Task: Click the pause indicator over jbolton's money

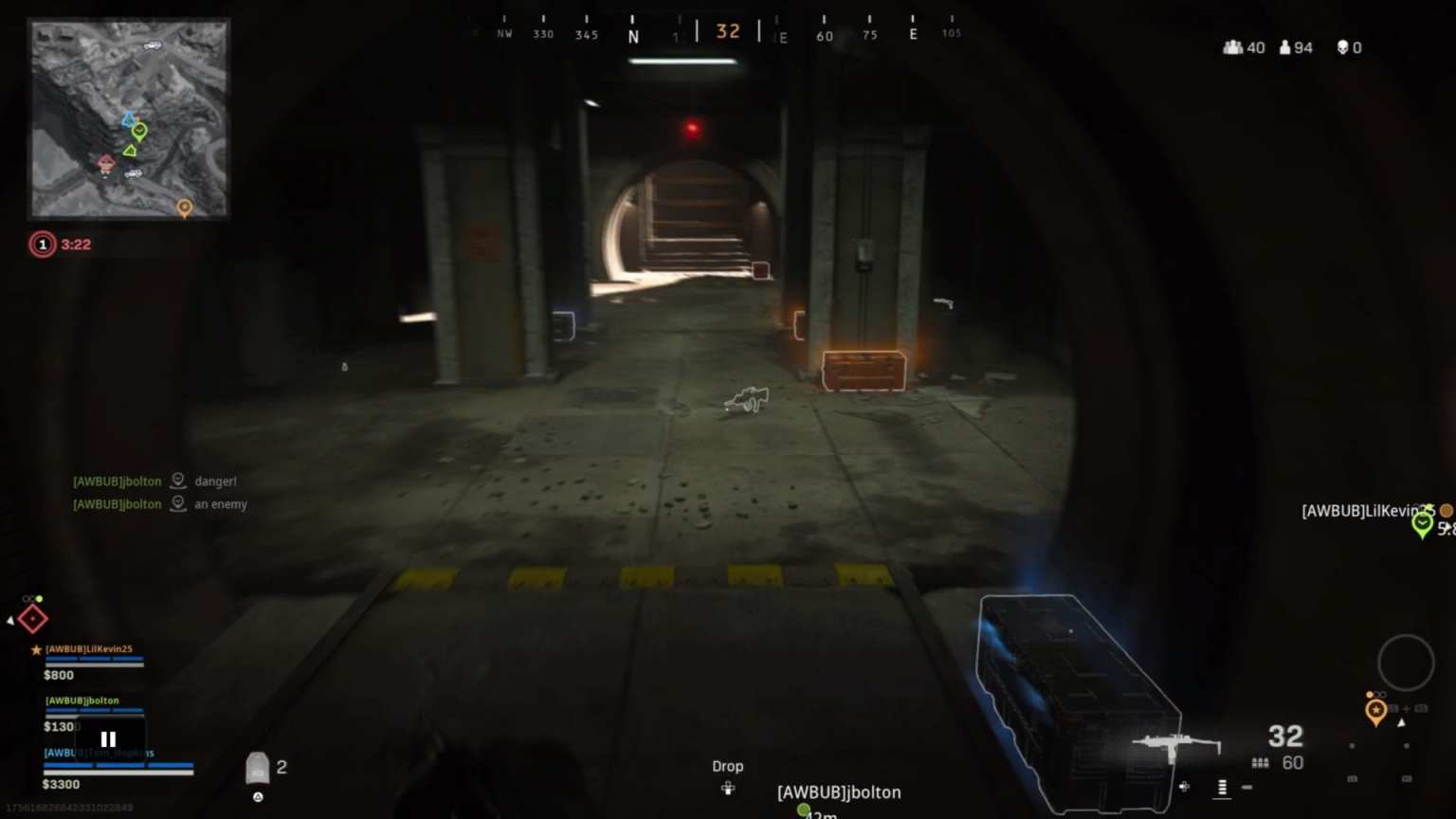Action: point(107,738)
